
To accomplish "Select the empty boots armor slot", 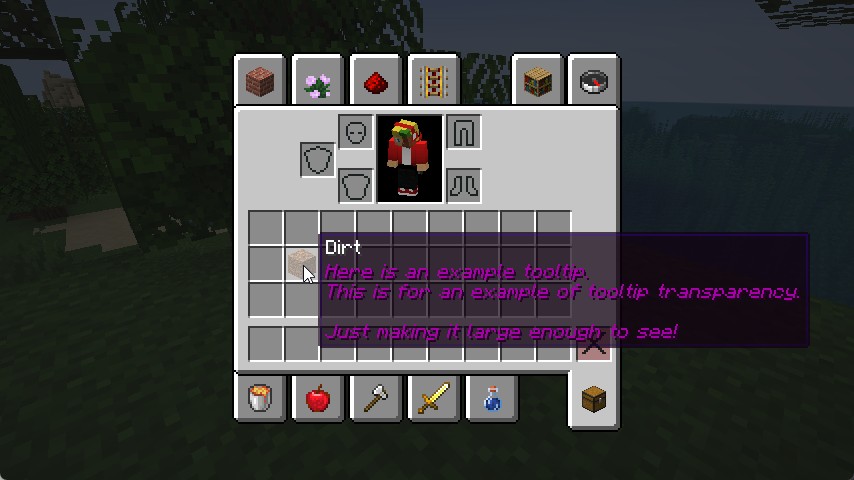I will click(464, 185).
